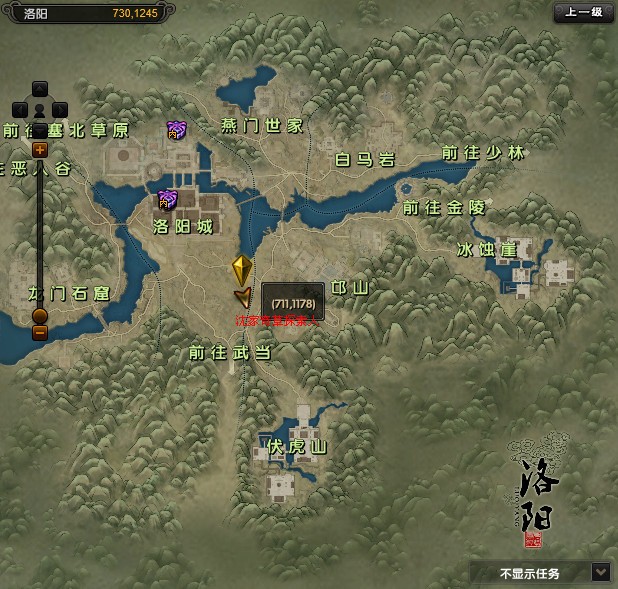Click the 前往武当 travel label

[229, 352]
